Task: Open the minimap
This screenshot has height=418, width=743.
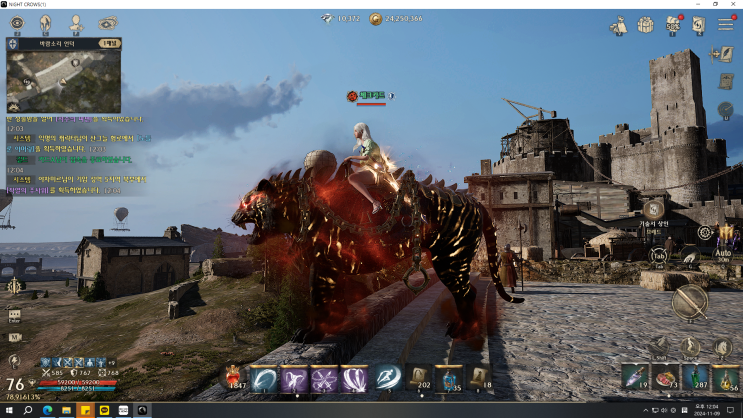Action: point(63,80)
